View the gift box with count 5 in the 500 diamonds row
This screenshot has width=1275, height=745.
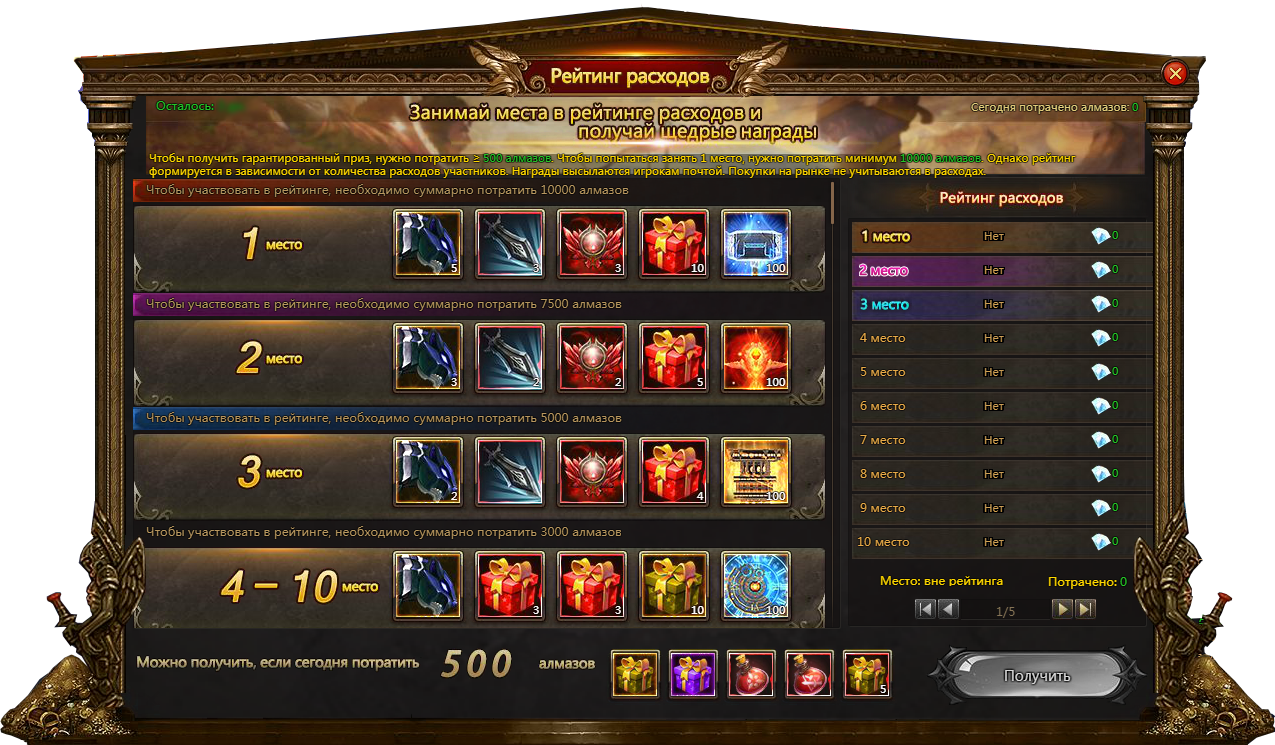pyautogui.click(x=867, y=674)
